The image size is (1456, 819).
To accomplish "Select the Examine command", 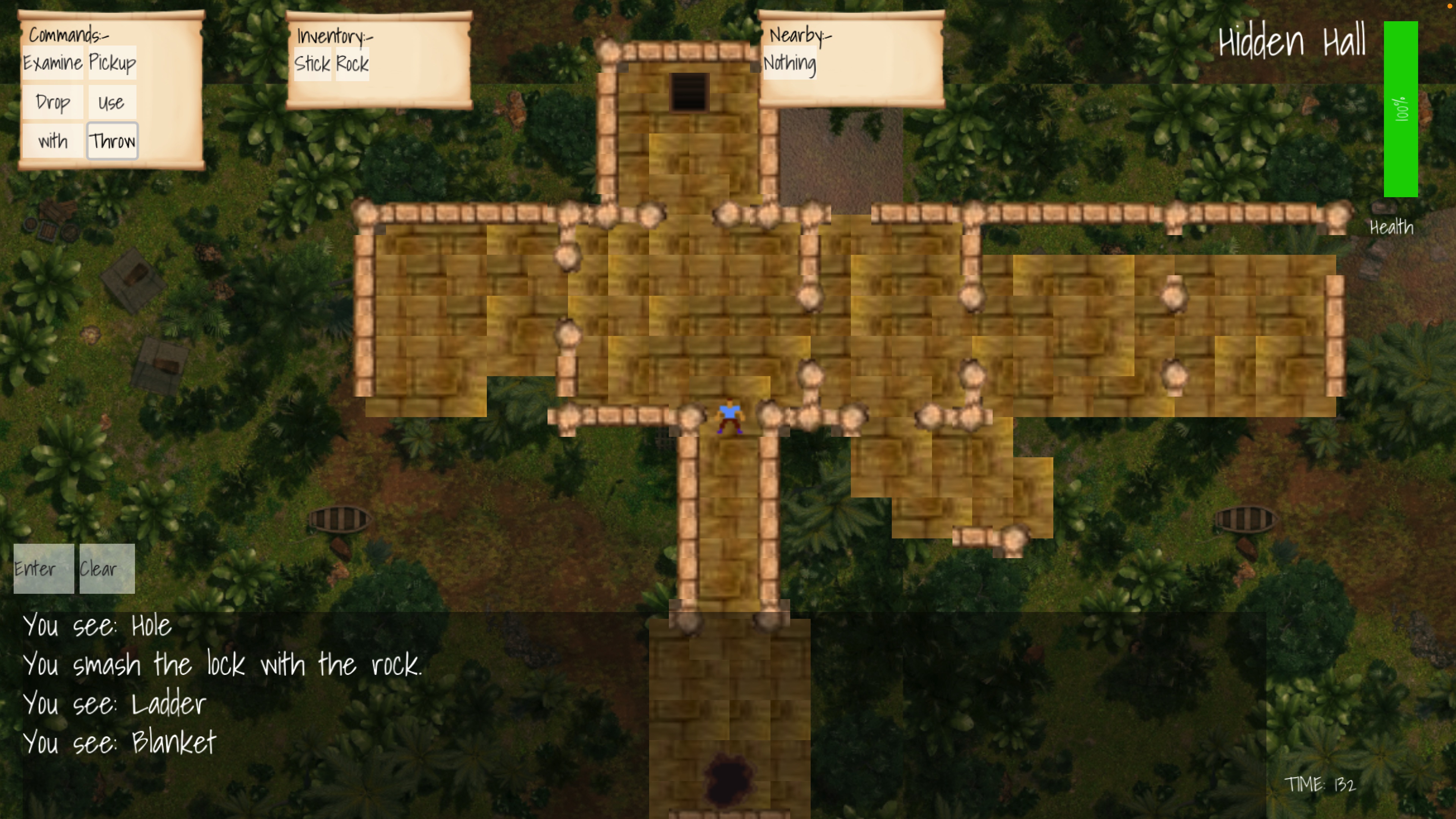I will (x=53, y=63).
